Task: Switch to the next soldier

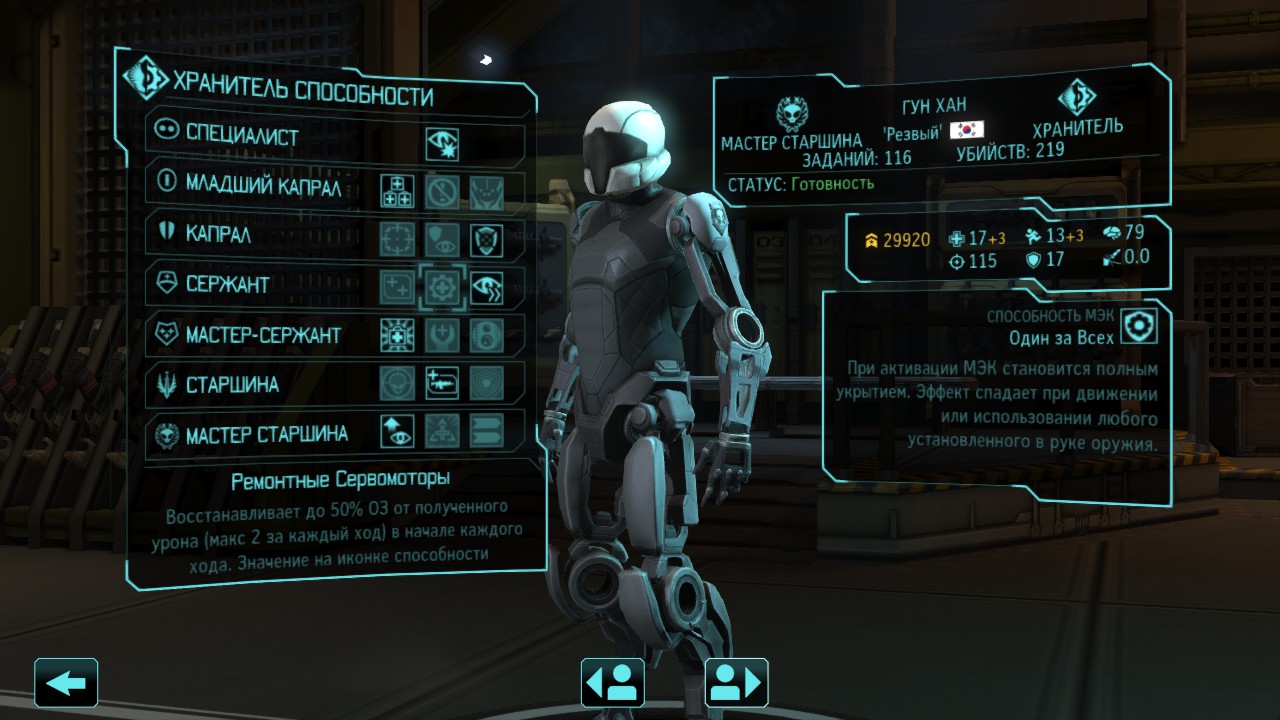Action: click(x=736, y=683)
